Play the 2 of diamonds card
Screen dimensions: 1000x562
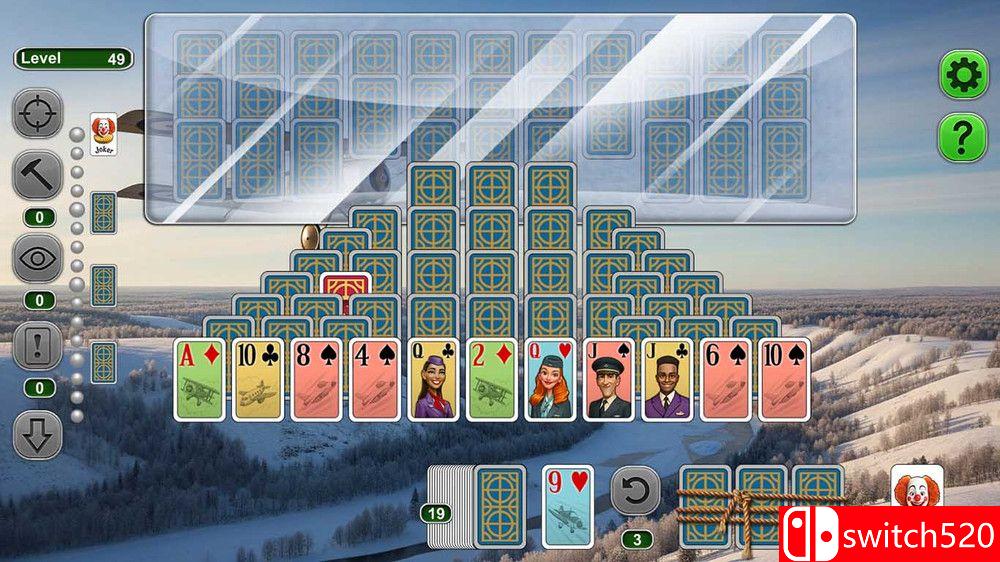(x=493, y=379)
